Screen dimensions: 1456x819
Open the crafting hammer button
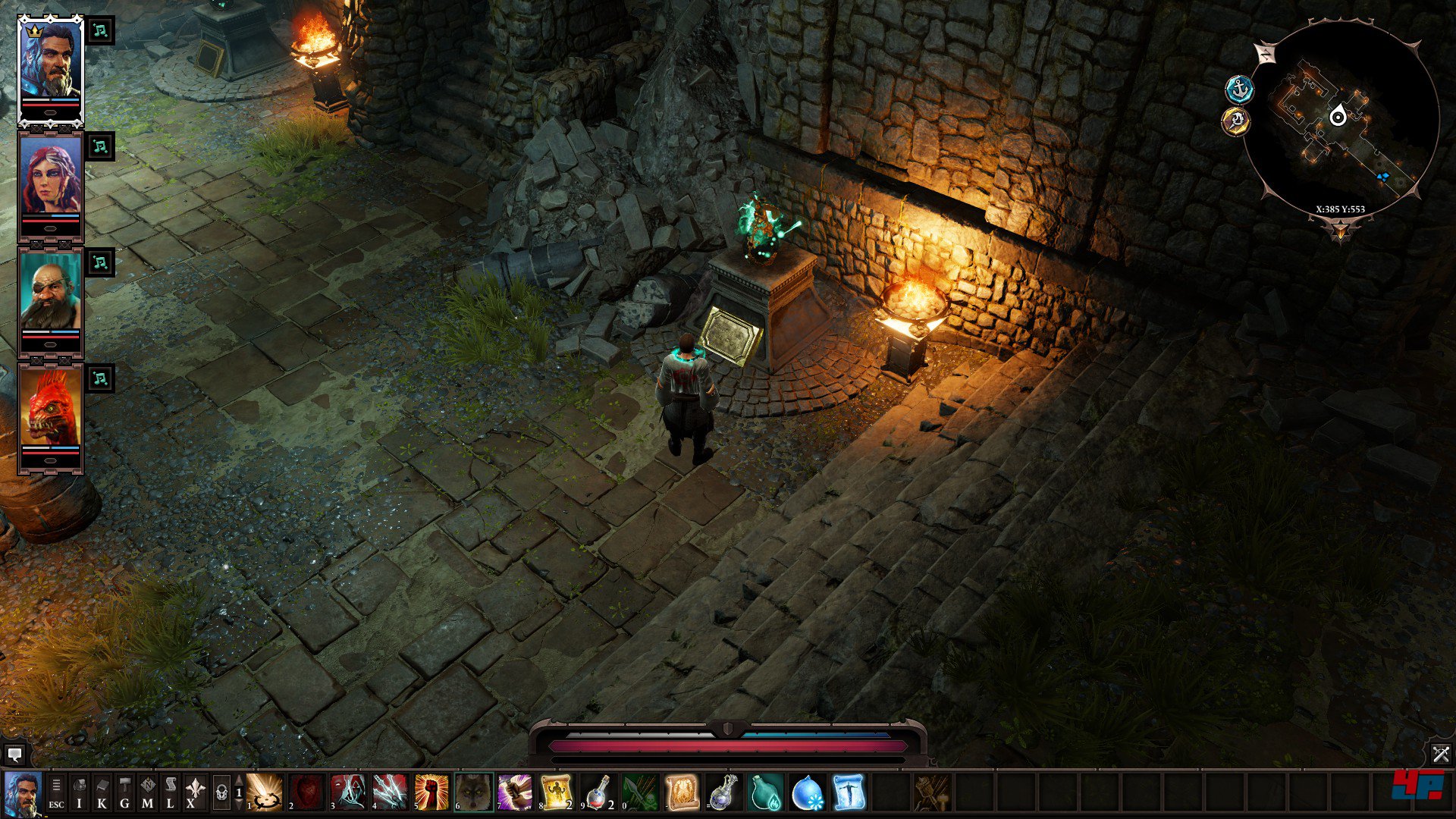coord(124,792)
